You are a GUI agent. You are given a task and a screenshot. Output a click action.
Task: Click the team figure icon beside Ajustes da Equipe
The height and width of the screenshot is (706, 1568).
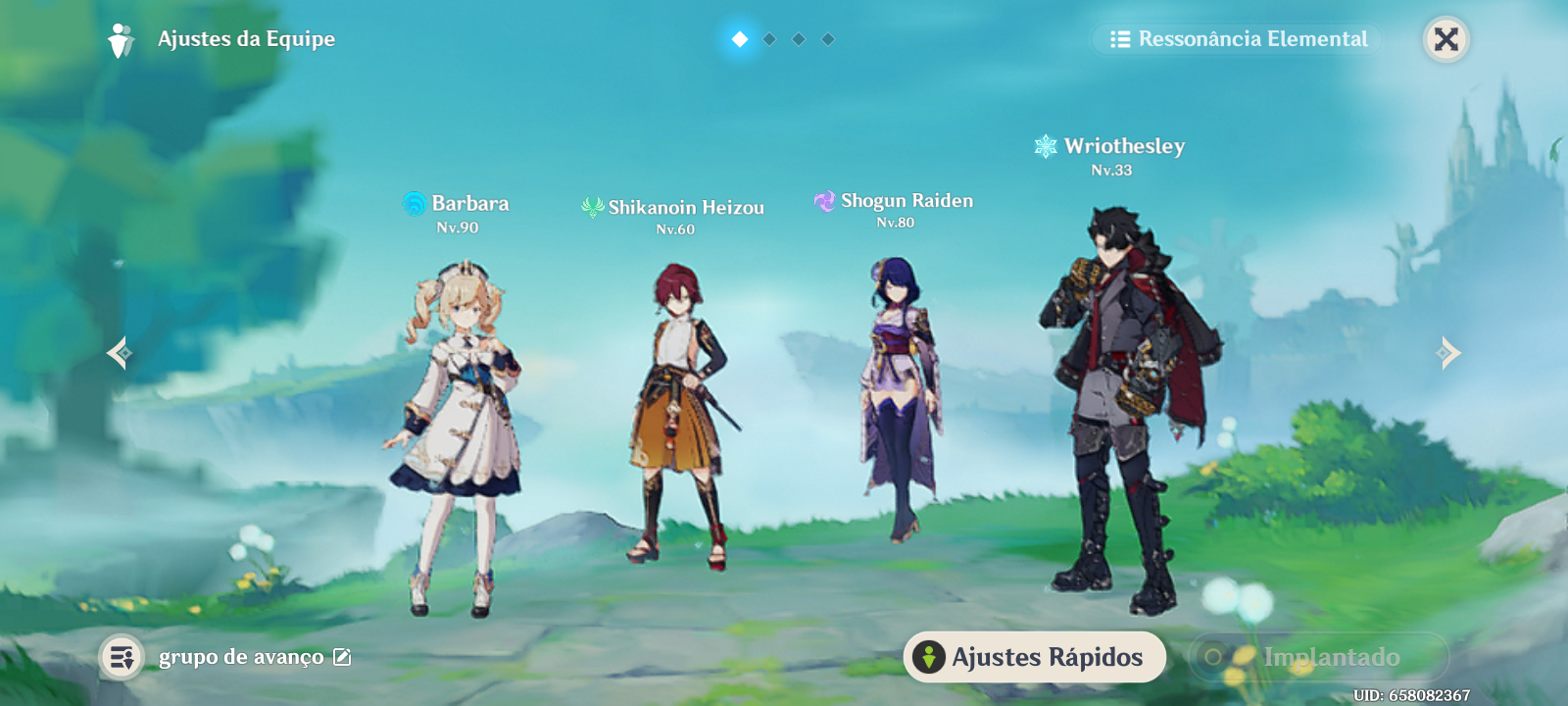point(121,39)
